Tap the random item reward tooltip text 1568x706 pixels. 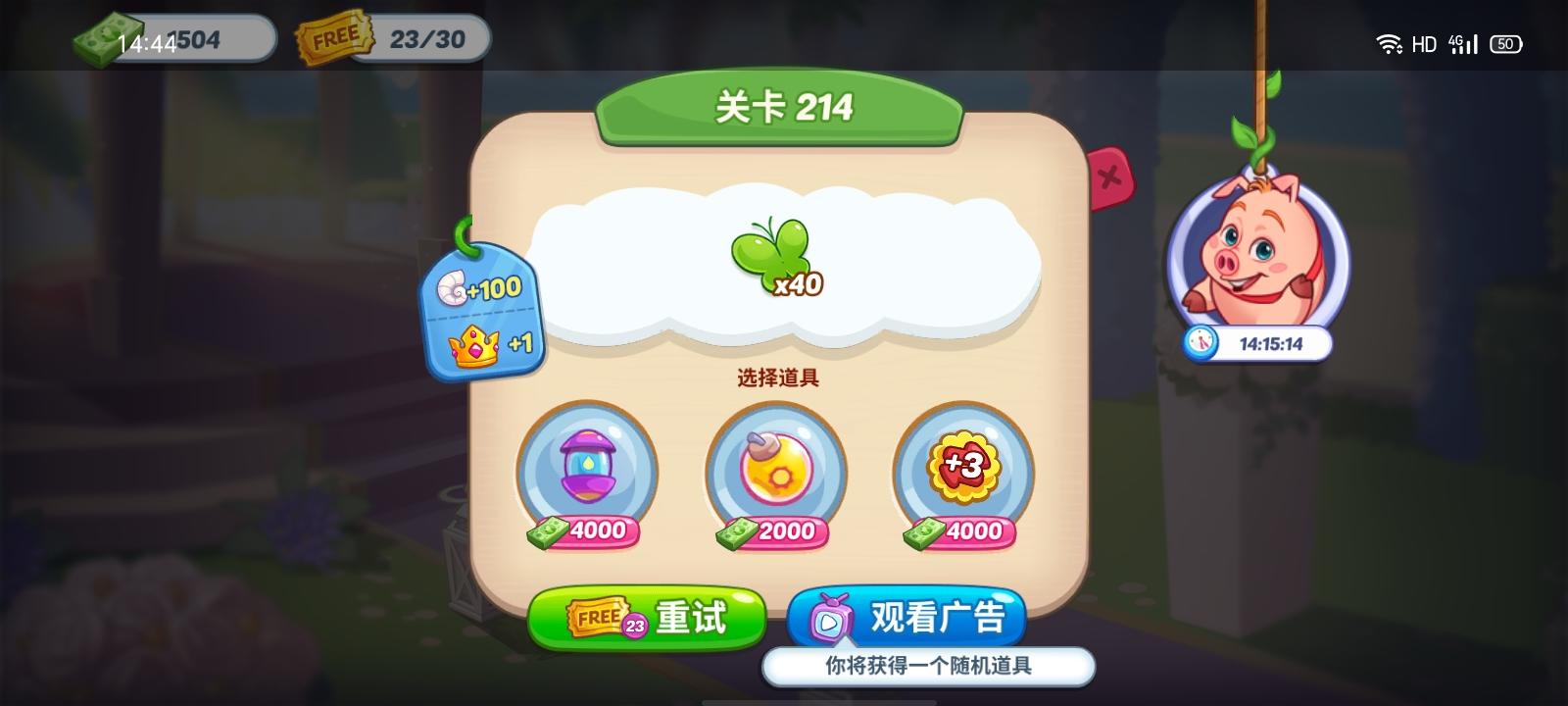929,666
